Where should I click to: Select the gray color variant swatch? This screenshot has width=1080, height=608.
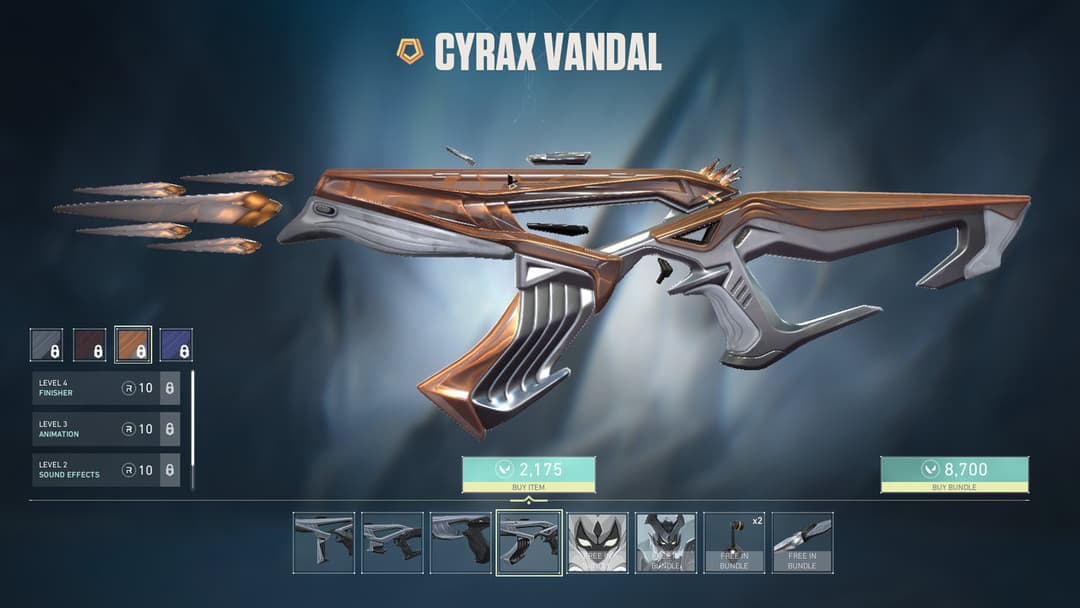click(x=46, y=345)
